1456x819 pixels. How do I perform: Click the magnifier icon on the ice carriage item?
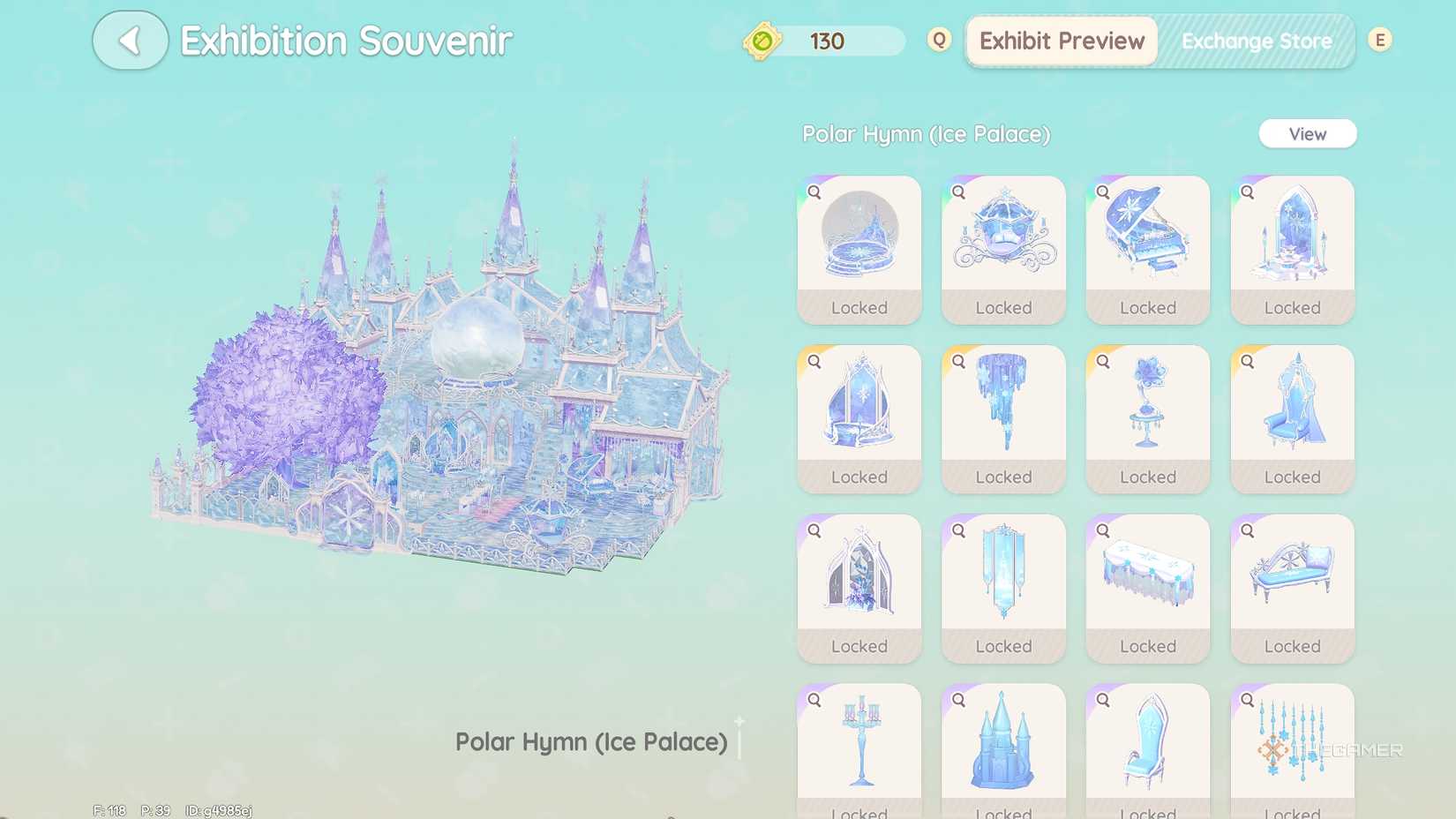tap(958, 192)
